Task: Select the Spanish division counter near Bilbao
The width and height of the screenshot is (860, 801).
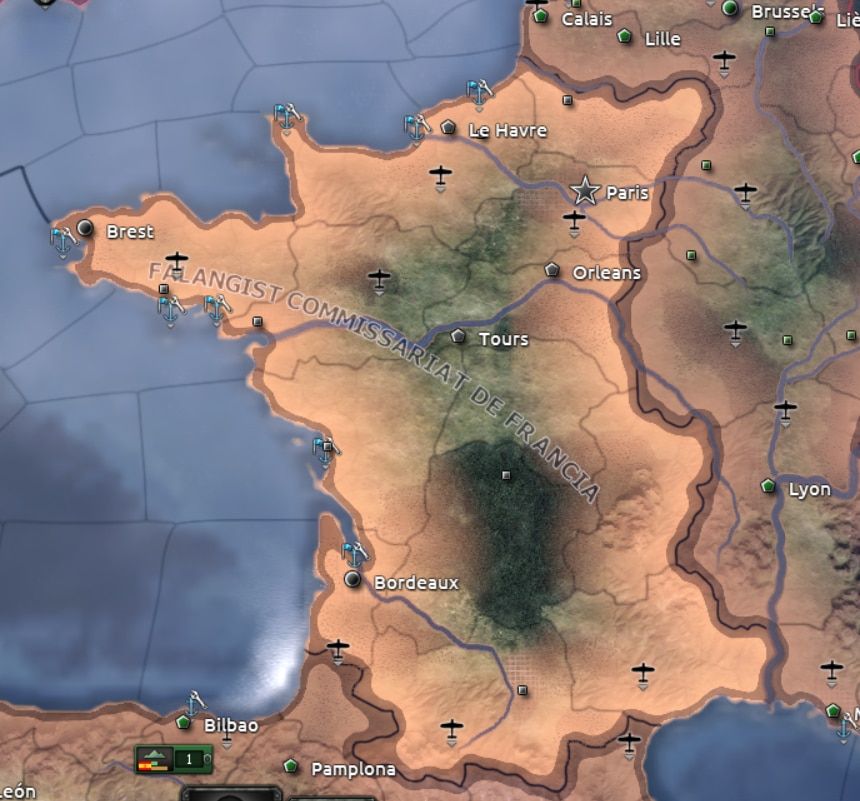Action: tap(173, 759)
